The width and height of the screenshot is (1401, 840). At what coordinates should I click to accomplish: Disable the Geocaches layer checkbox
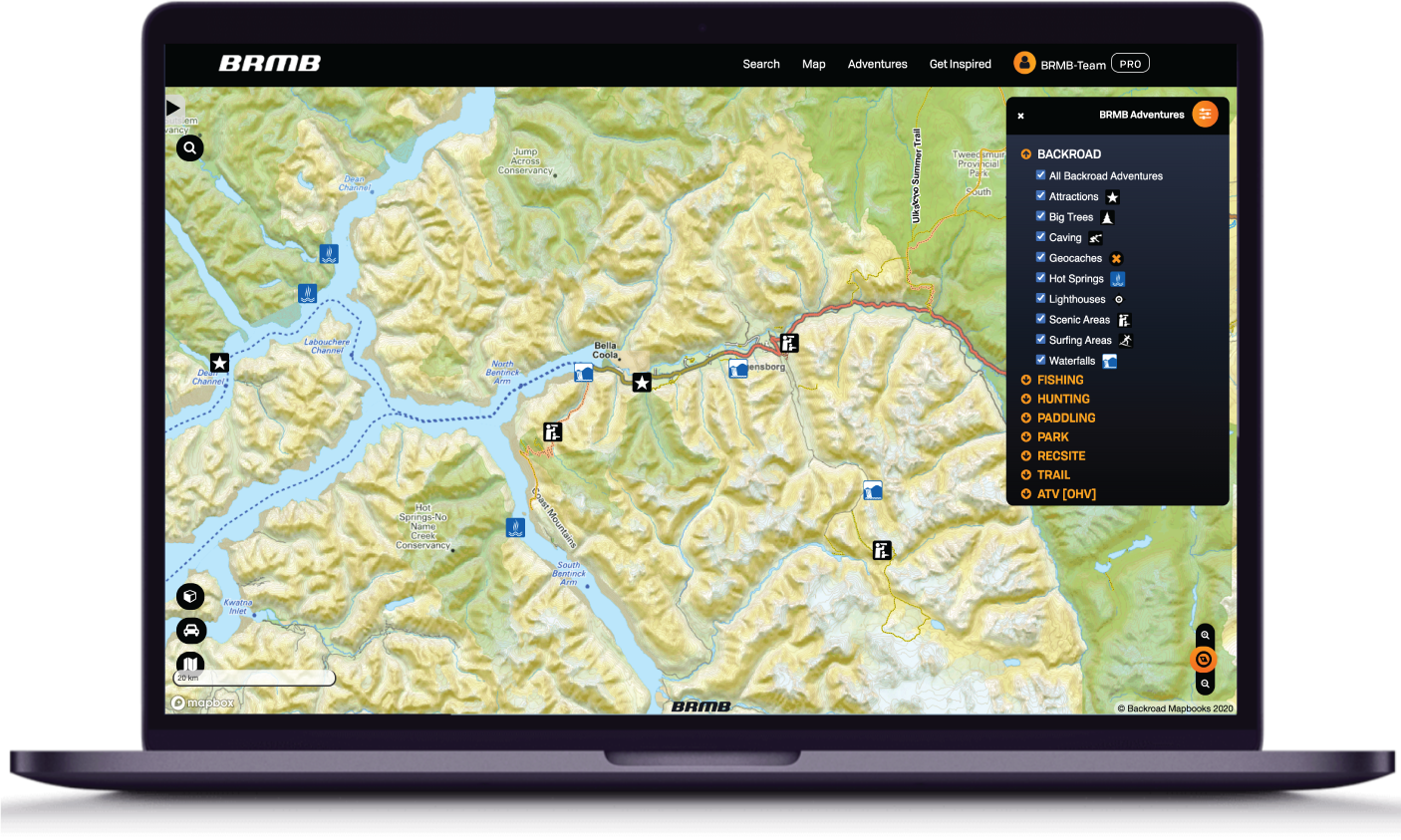[x=1039, y=257]
